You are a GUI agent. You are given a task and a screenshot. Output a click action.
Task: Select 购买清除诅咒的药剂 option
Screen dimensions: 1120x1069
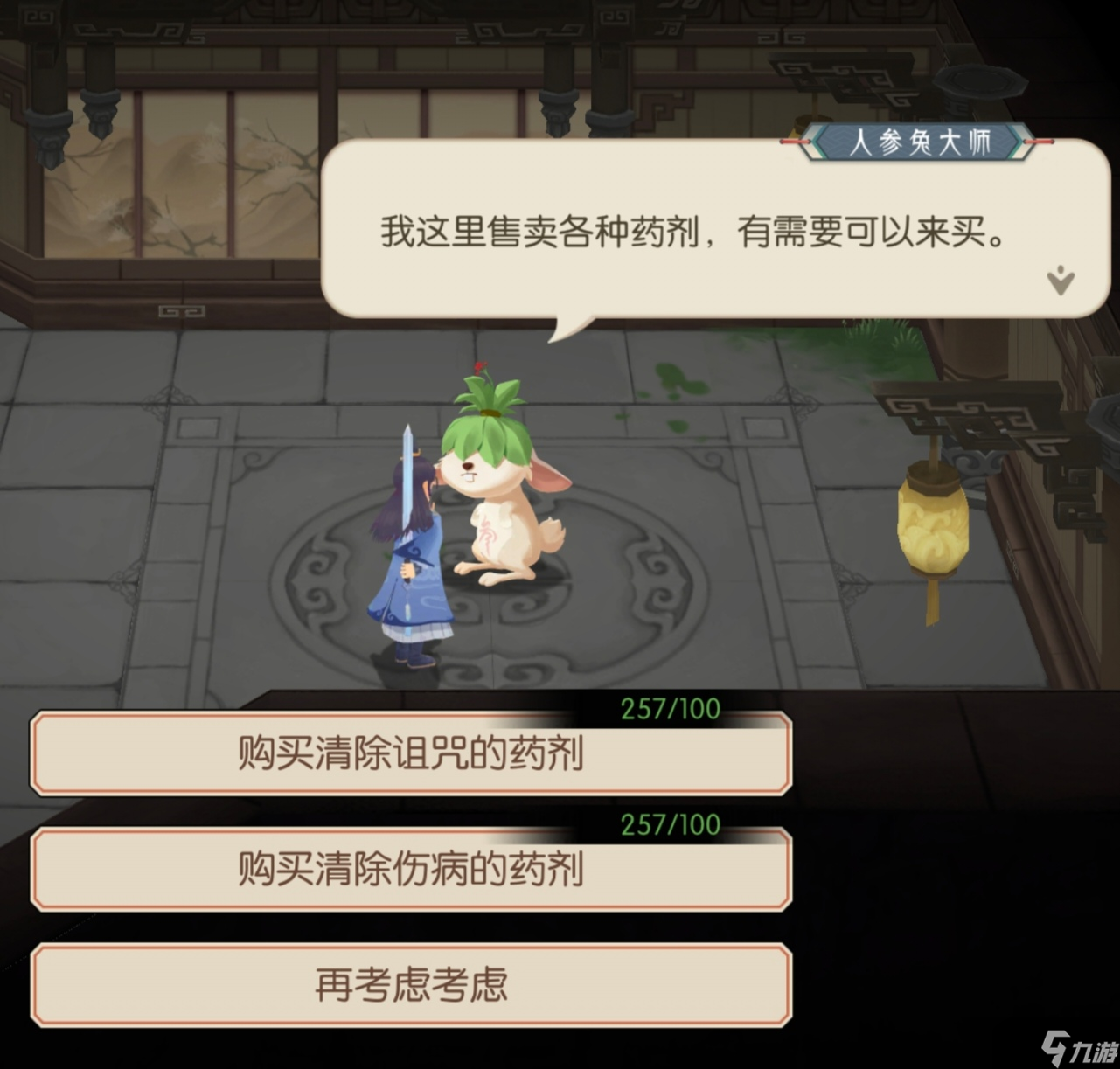(x=411, y=753)
